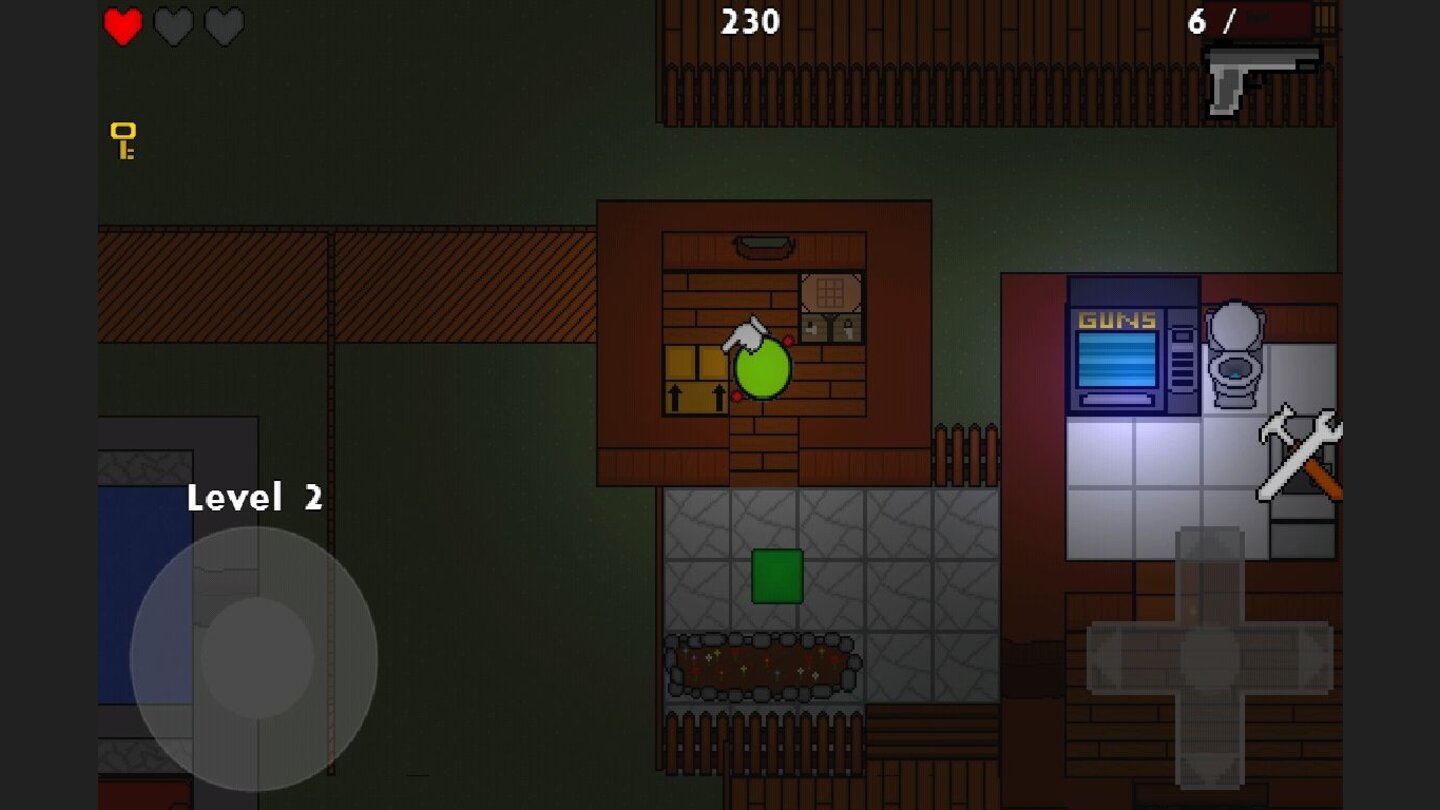Click the ammo count showing 6

(x=1195, y=21)
